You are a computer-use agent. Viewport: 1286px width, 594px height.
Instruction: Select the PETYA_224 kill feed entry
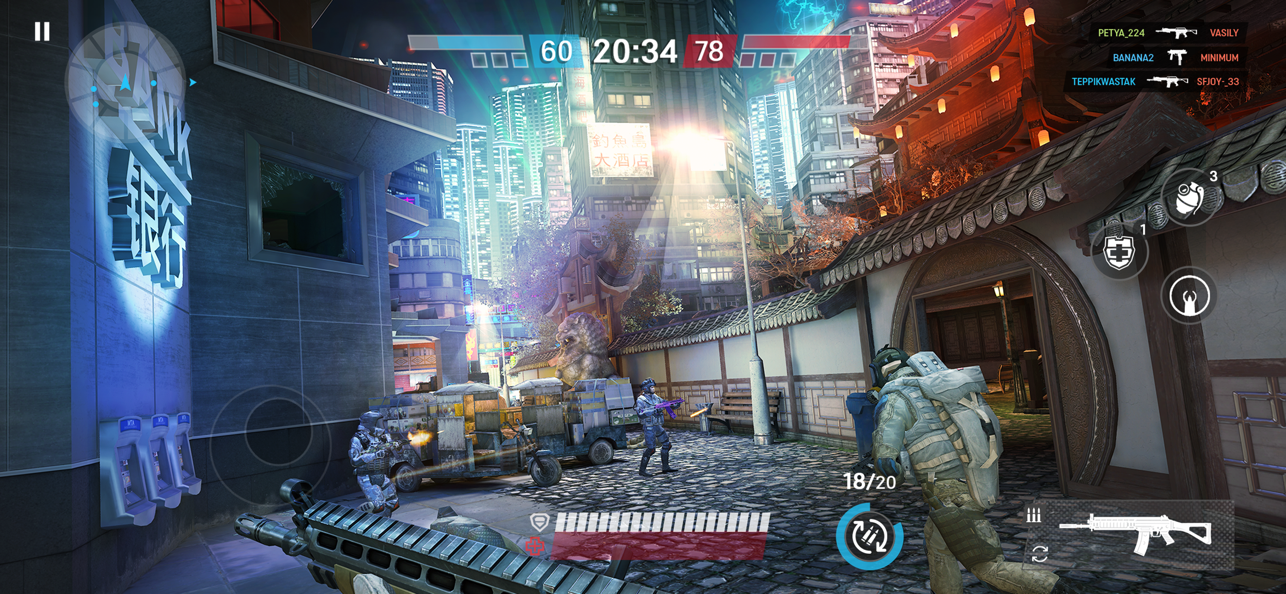coord(1169,33)
